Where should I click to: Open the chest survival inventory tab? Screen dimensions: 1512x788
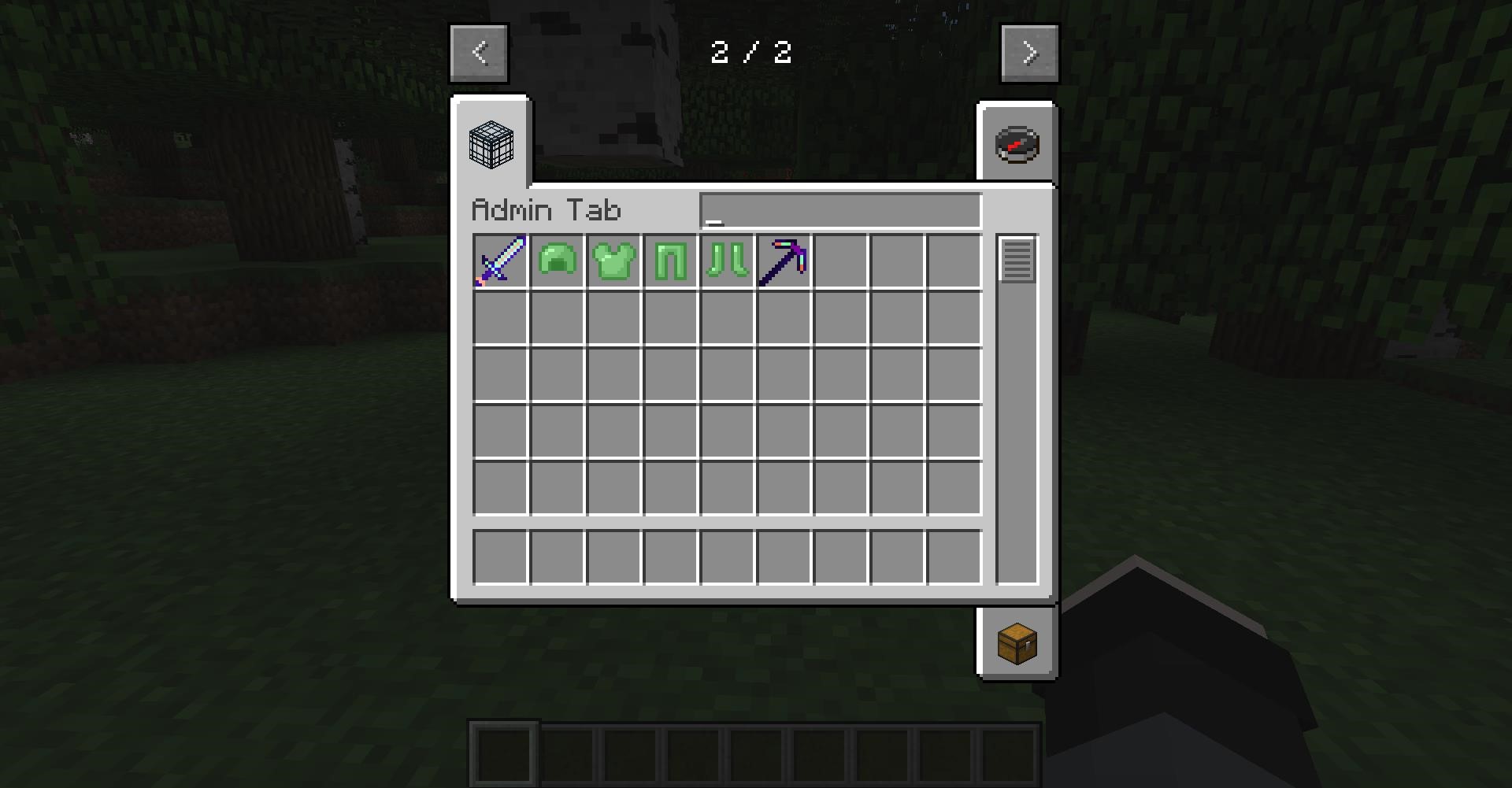point(1016,642)
